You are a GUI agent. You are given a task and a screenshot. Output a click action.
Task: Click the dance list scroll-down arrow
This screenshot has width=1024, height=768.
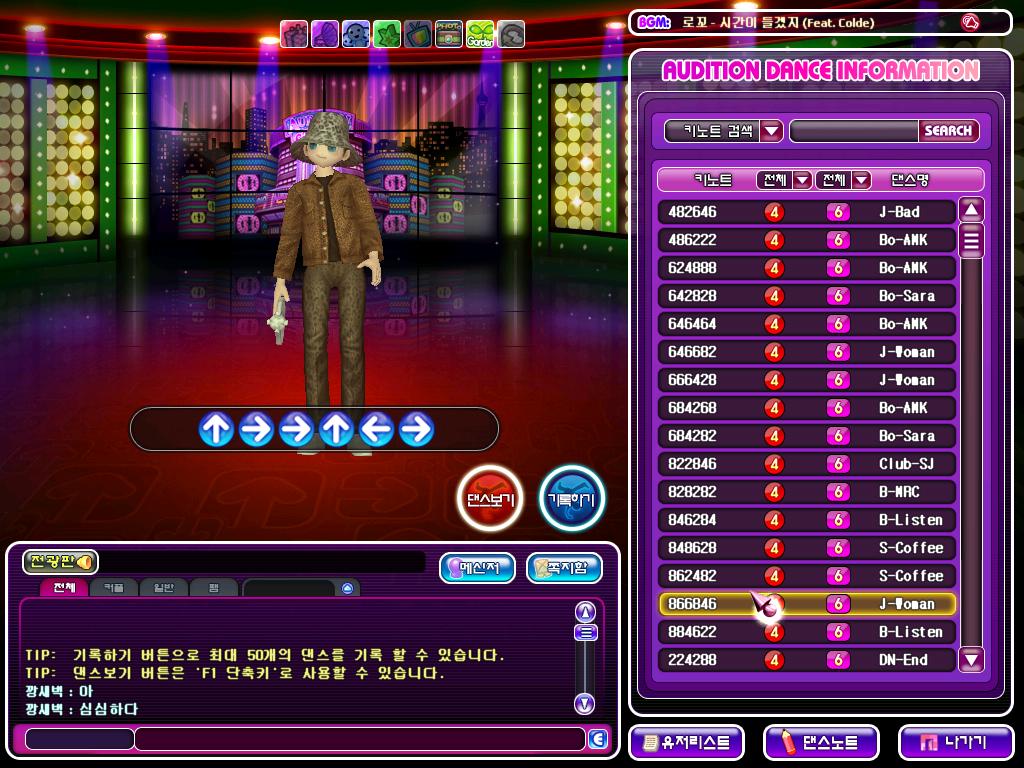(x=971, y=659)
